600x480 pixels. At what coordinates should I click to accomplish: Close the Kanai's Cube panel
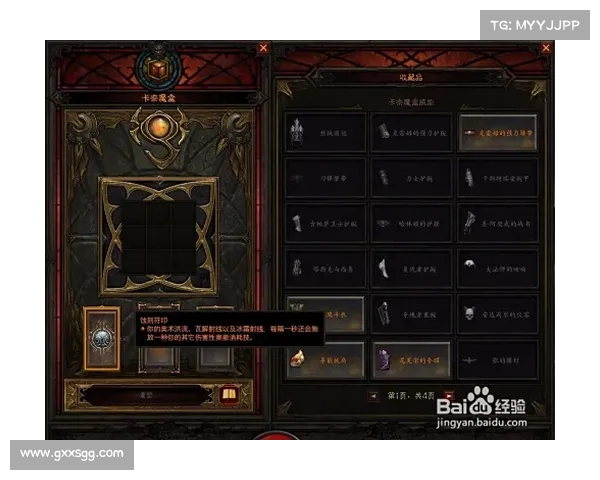point(264,47)
